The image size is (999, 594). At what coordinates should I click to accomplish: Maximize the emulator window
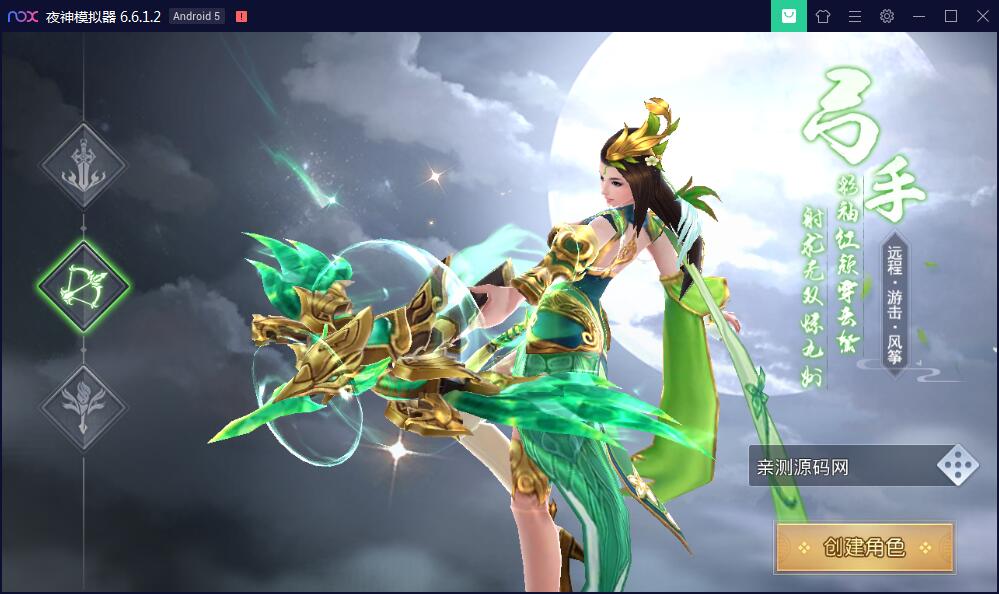tap(951, 16)
